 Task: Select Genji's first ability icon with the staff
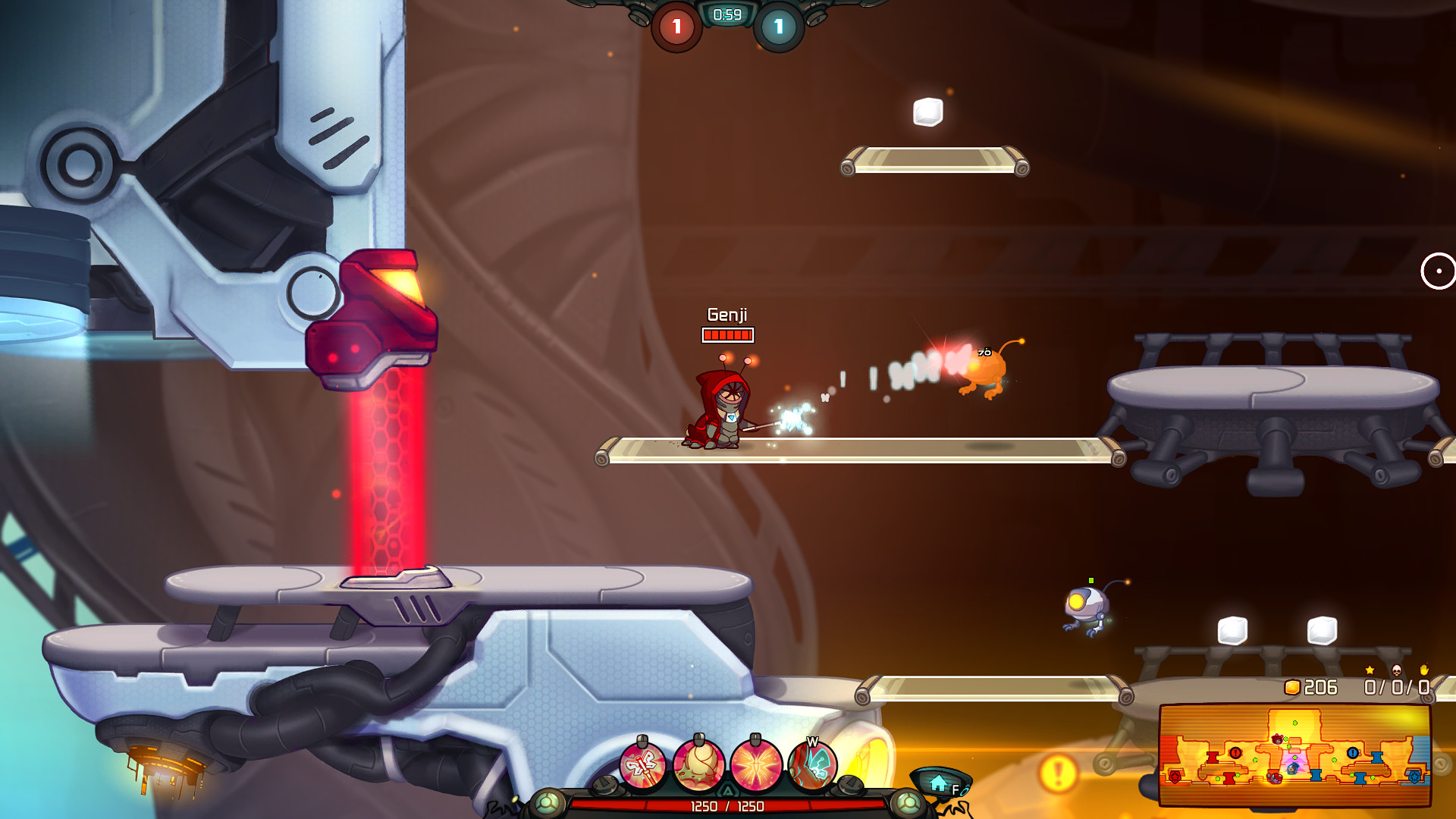pyautogui.click(x=645, y=766)
